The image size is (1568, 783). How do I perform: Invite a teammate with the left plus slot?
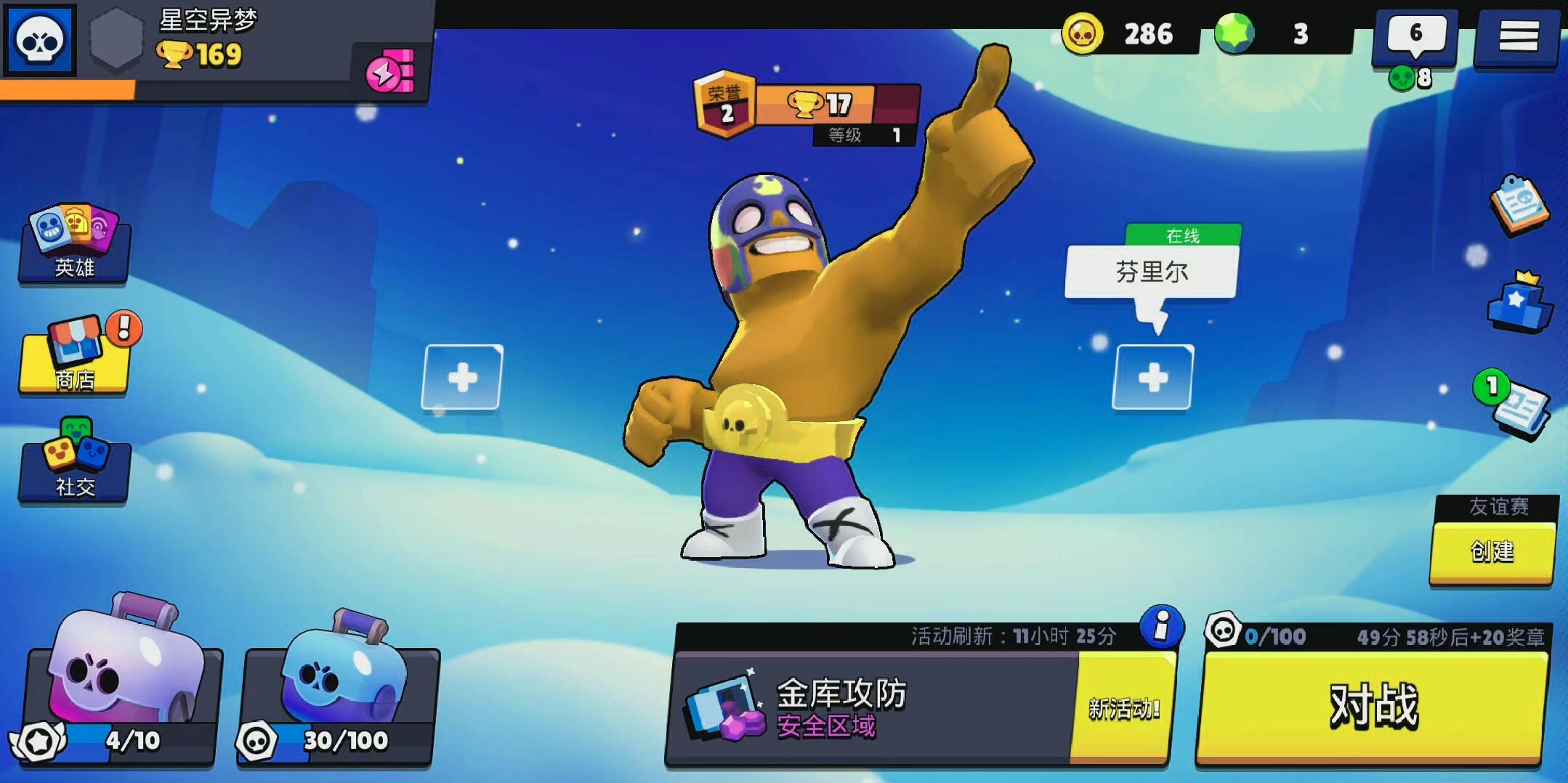click(462, 378)
